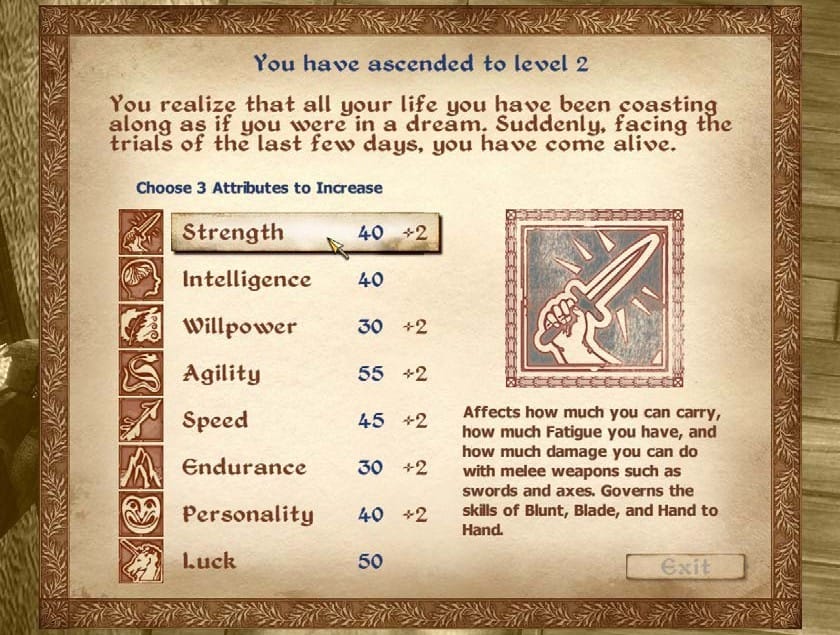Click the Speed arrow icon
The image size is (840, 635).
click(x=141, y=421)
